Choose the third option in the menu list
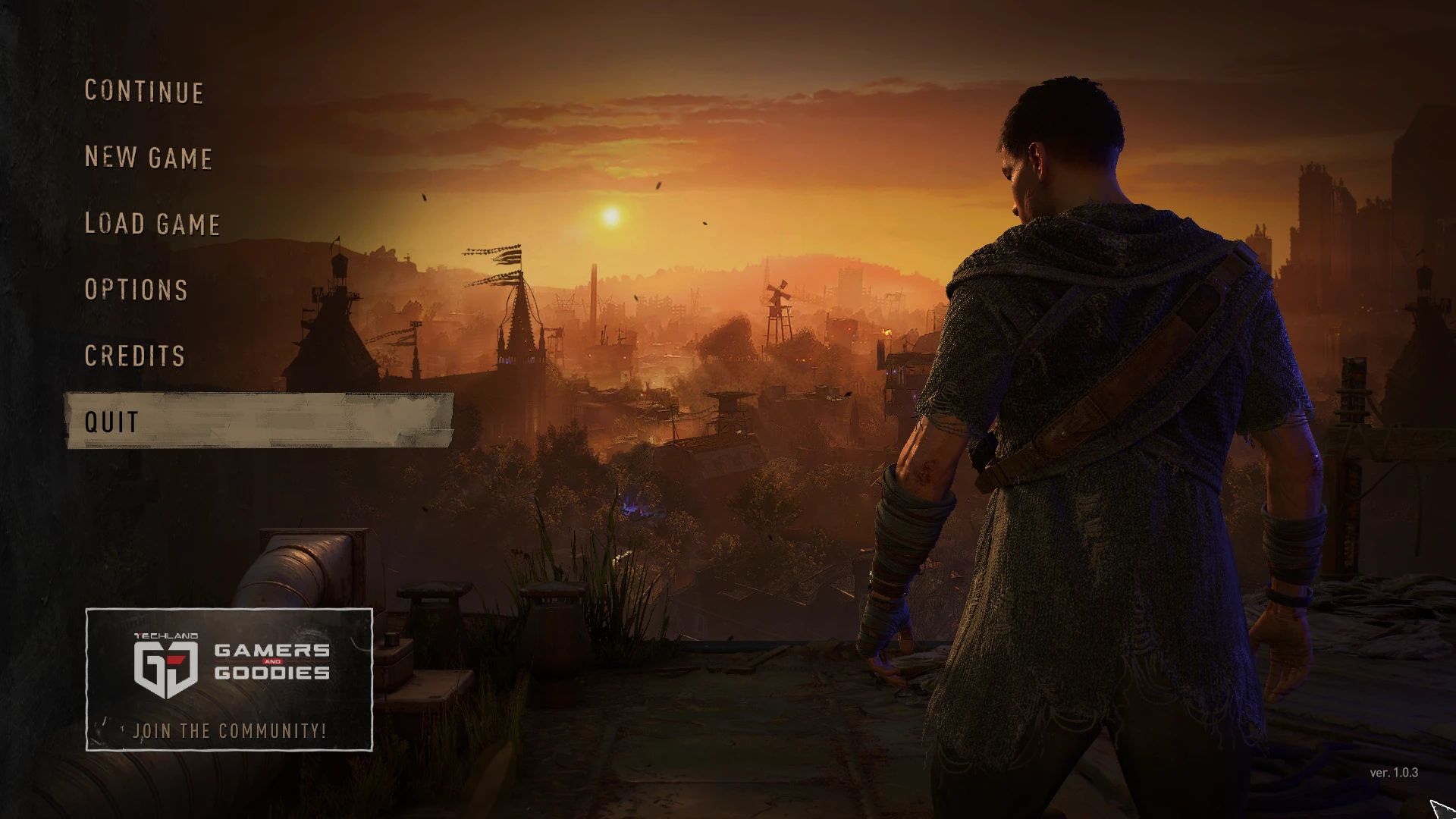 (152, 224)
